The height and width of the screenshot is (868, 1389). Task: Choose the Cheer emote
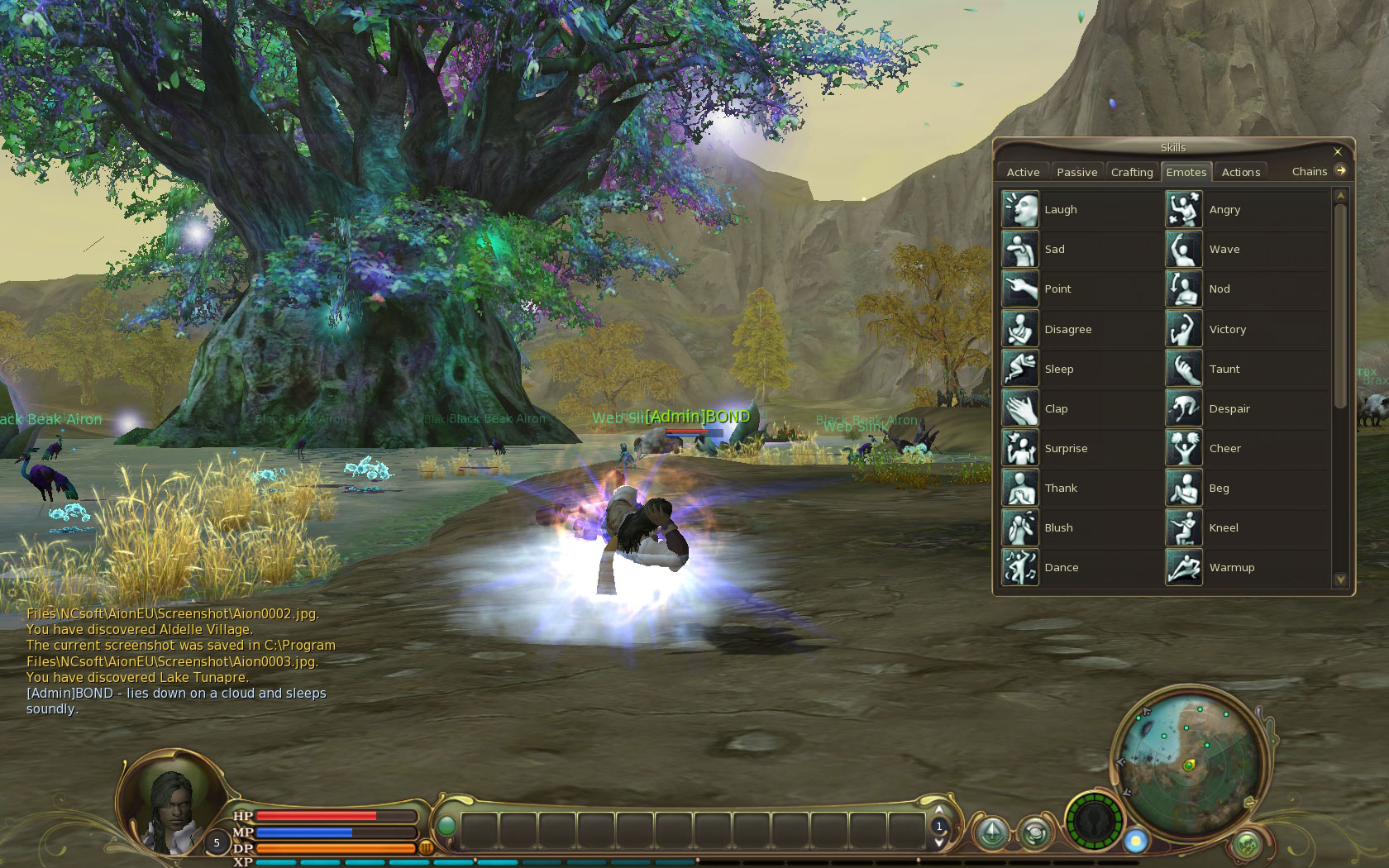(1184, 449)
